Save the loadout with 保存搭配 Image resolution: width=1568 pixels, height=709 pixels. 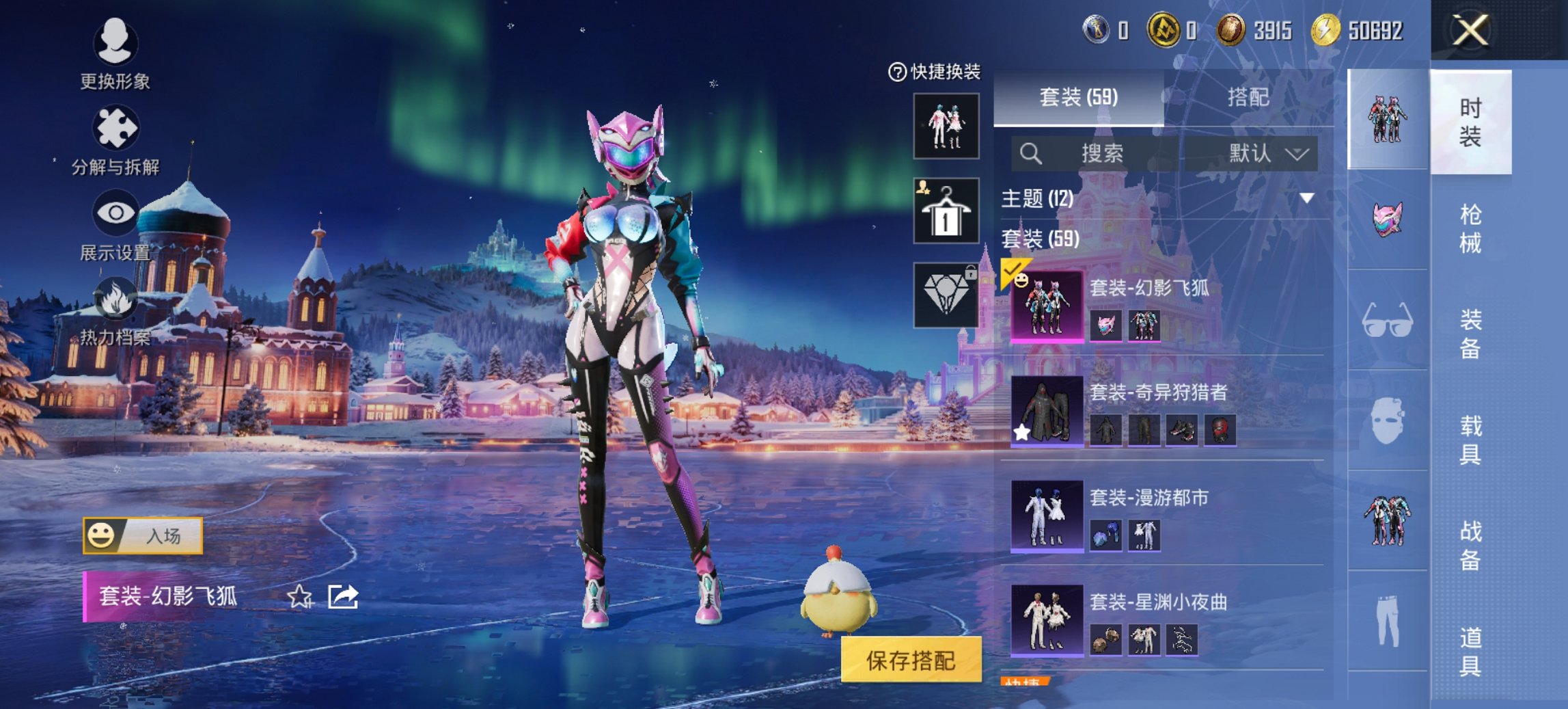point(911,660)
